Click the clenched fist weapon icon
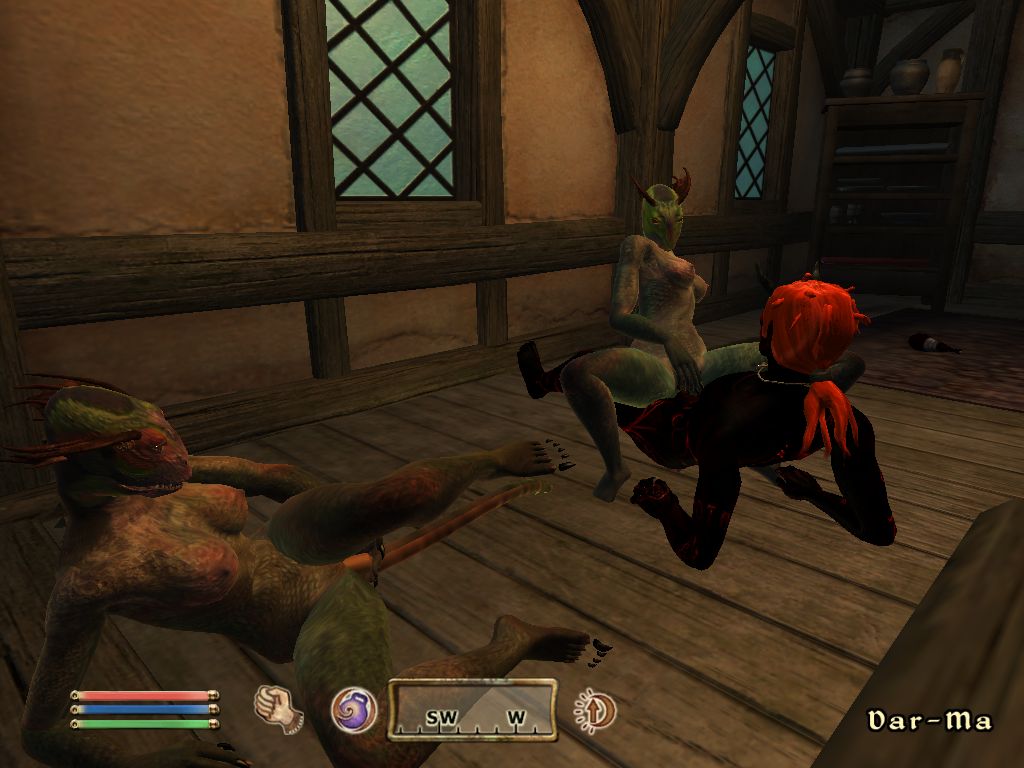 (278, 707)
